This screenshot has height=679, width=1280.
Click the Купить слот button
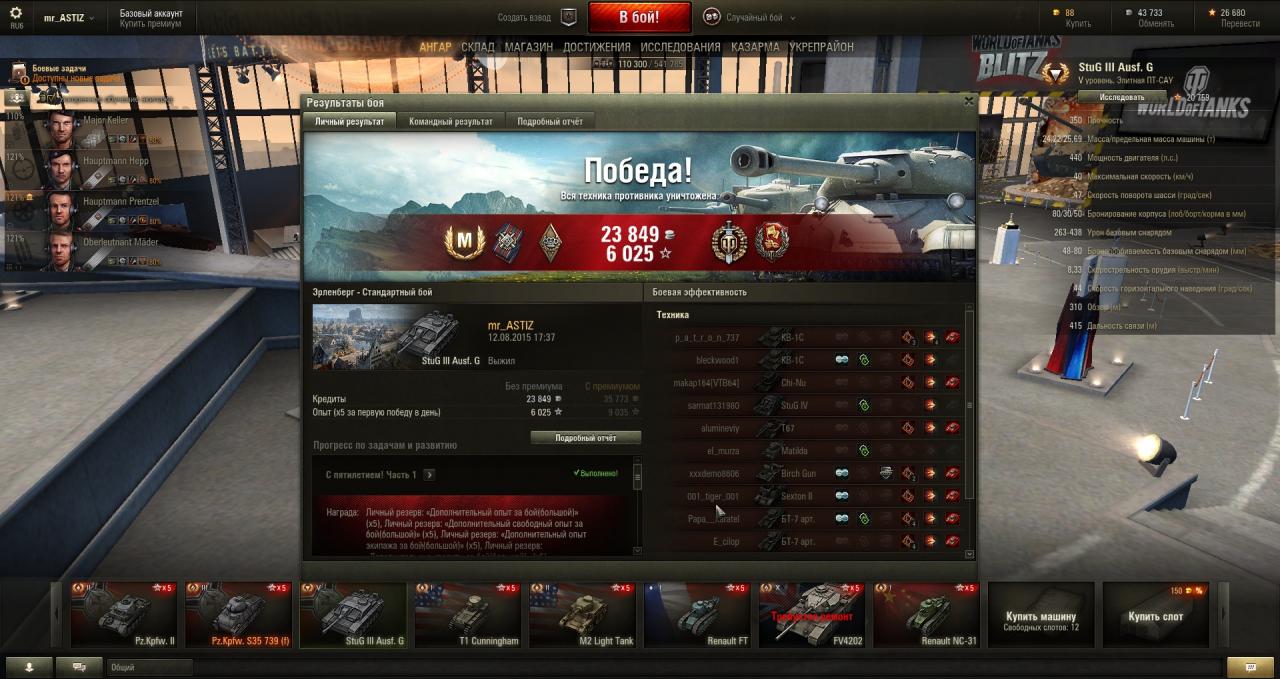pyautogui.click(x=1155, y=616)
